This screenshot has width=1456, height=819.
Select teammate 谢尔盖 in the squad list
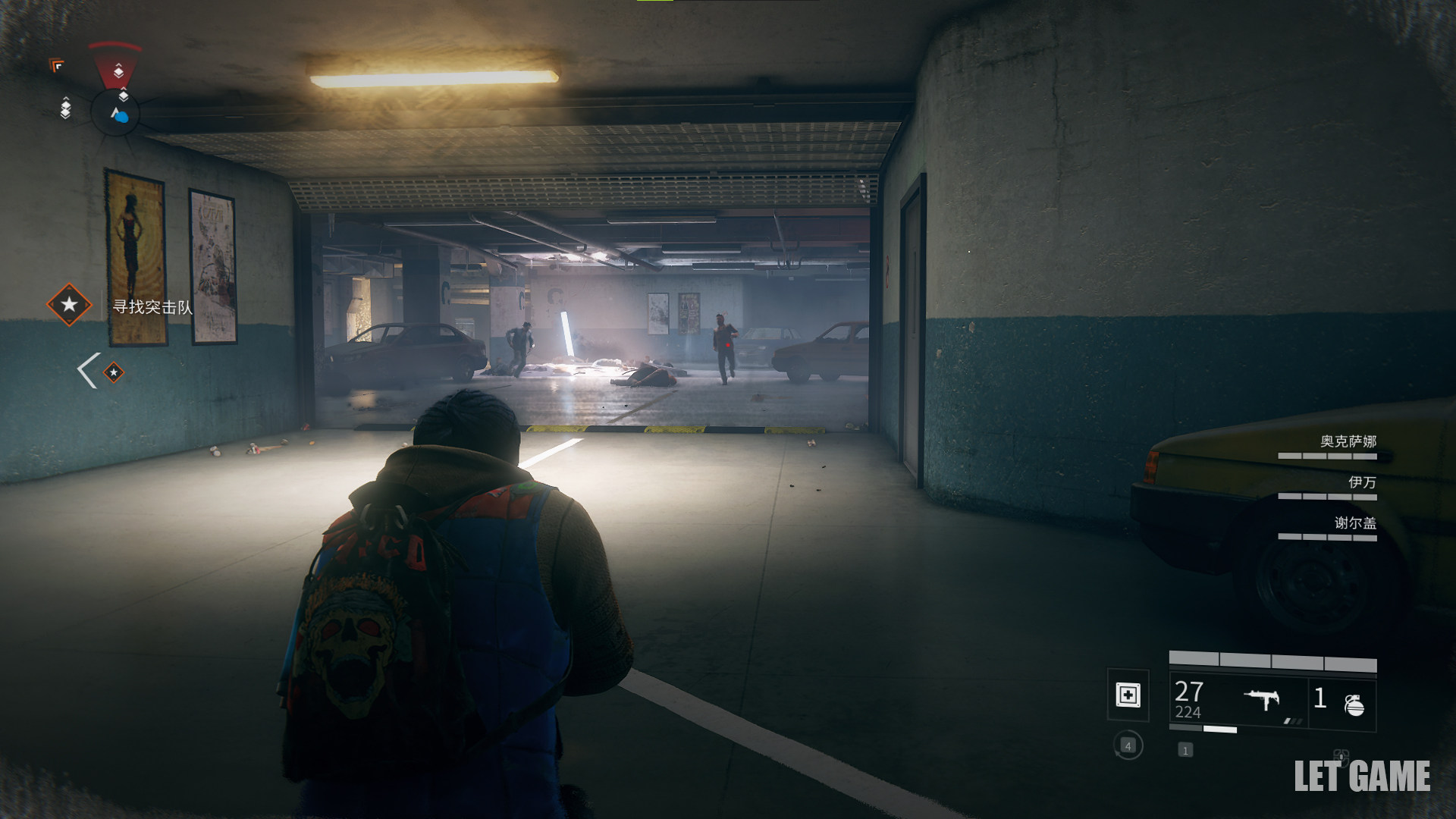click(1354, 523)
